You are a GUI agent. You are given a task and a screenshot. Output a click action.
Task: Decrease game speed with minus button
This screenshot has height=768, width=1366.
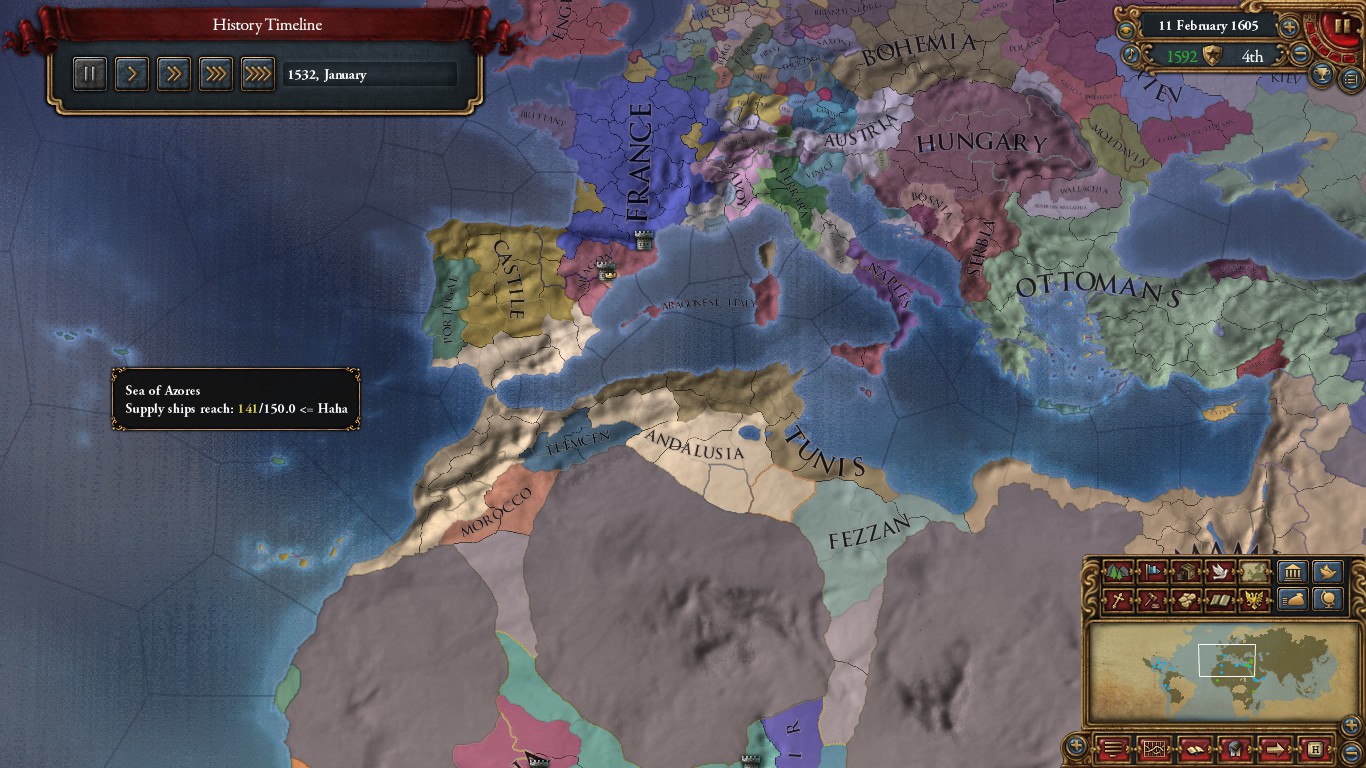click(x=1300, y=55)
